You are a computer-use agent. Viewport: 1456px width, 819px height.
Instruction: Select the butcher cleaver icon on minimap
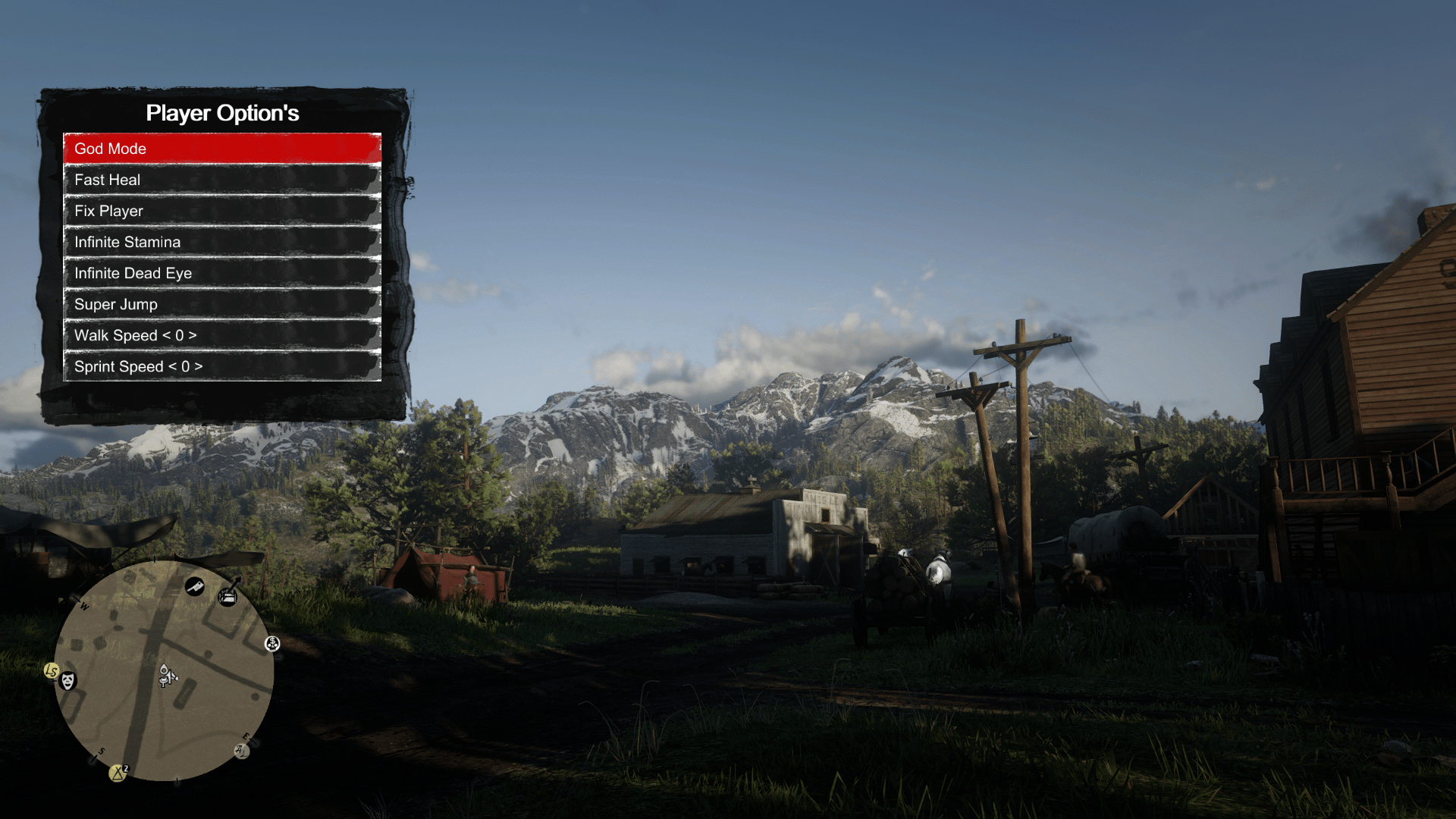tap(195, 588)
